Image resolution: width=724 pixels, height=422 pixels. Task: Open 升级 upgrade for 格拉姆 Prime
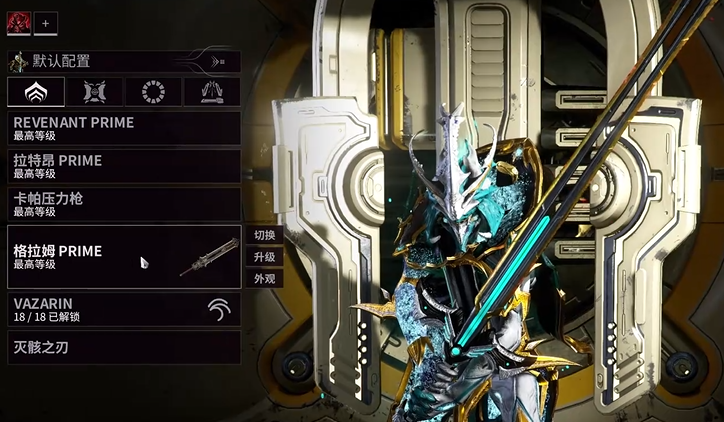(x=264, y=257)
